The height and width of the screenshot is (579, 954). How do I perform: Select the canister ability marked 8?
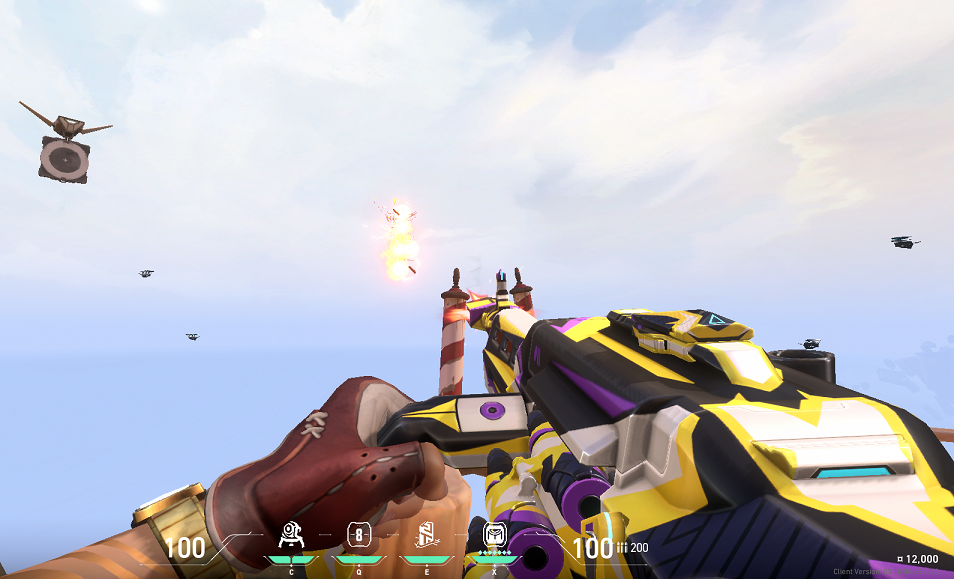click(359, 535)
